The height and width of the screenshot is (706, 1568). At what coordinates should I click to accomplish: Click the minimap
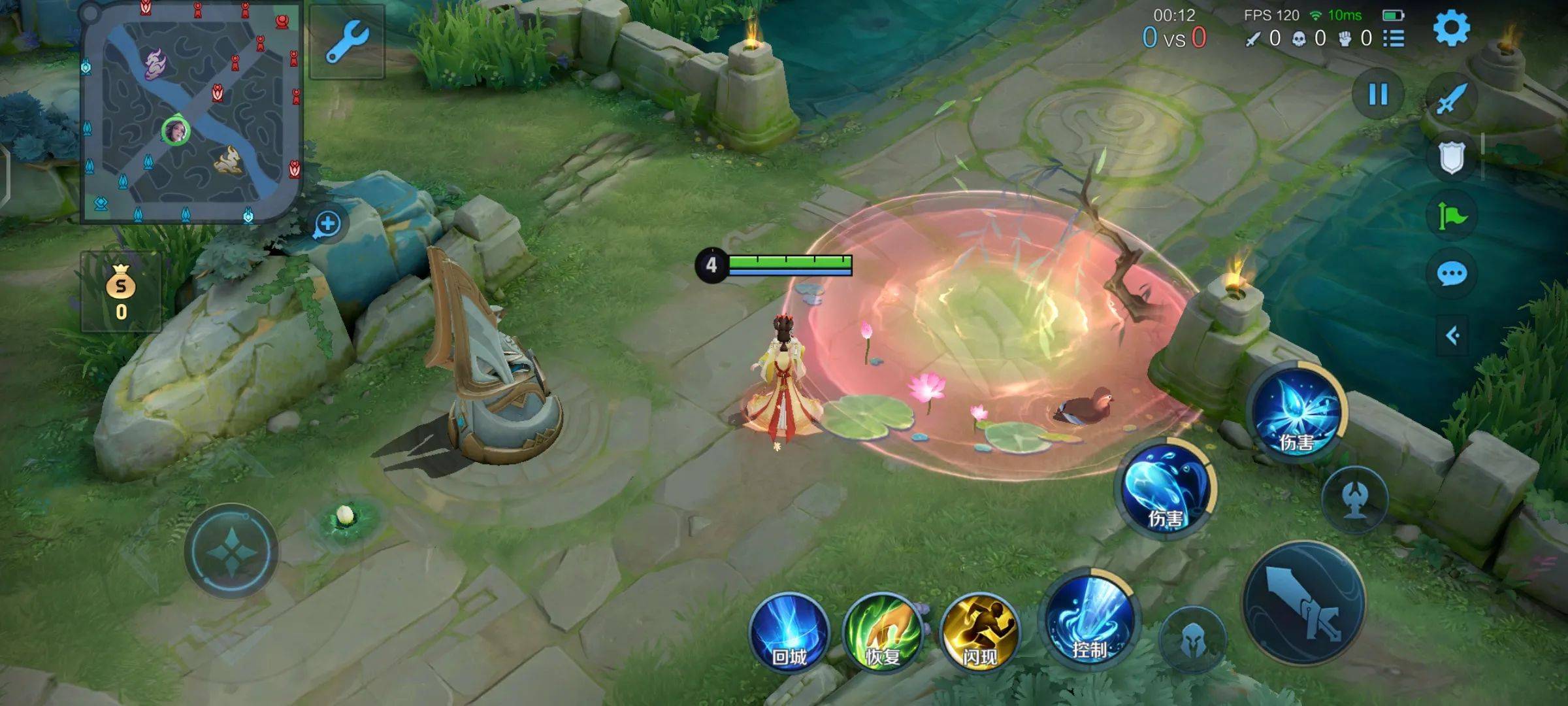point(191,112)
